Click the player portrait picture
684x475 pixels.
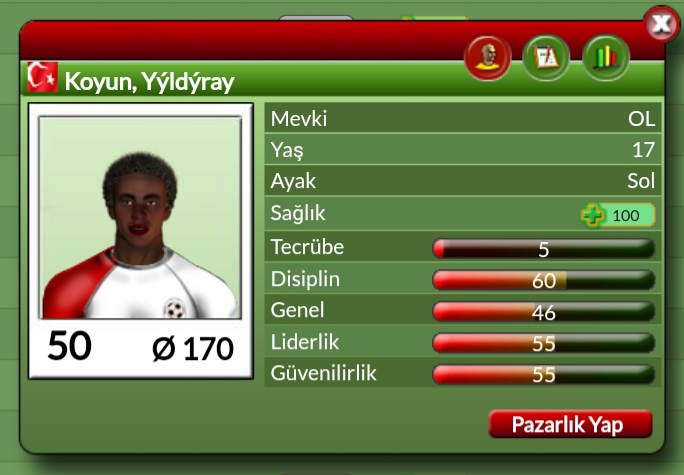140,217
